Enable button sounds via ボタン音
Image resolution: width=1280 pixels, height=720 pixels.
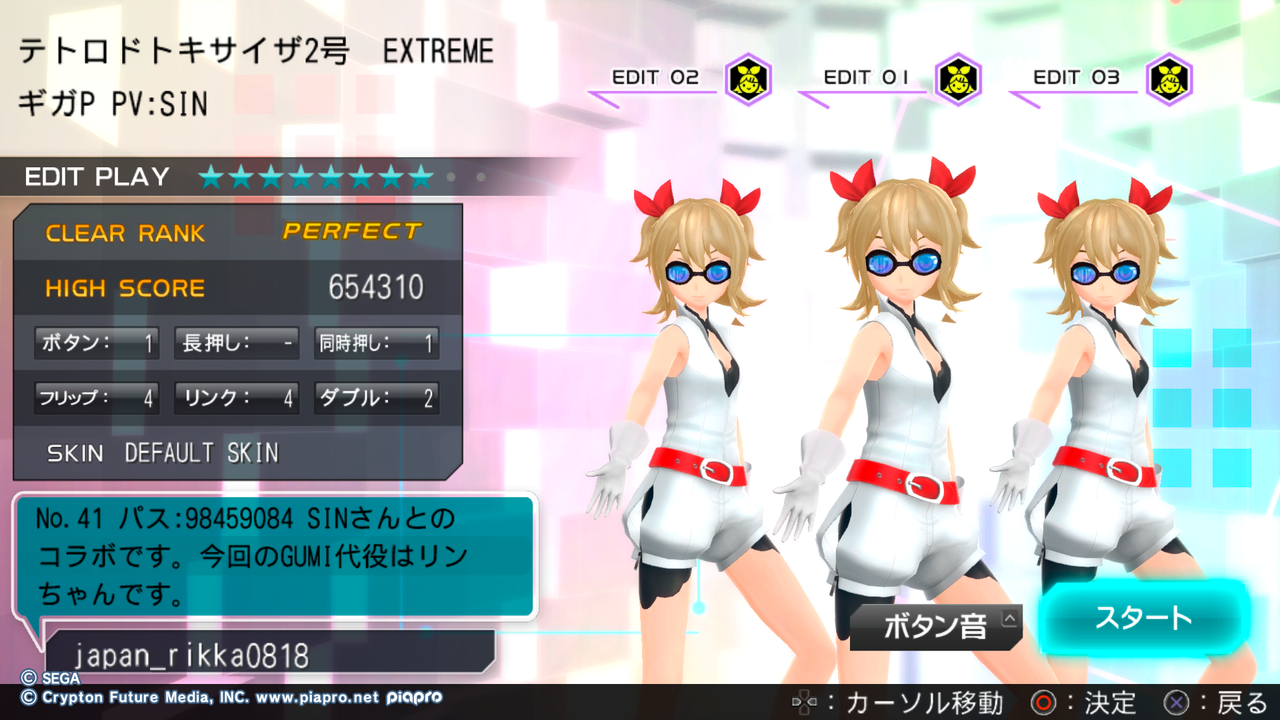click(935, 625)
